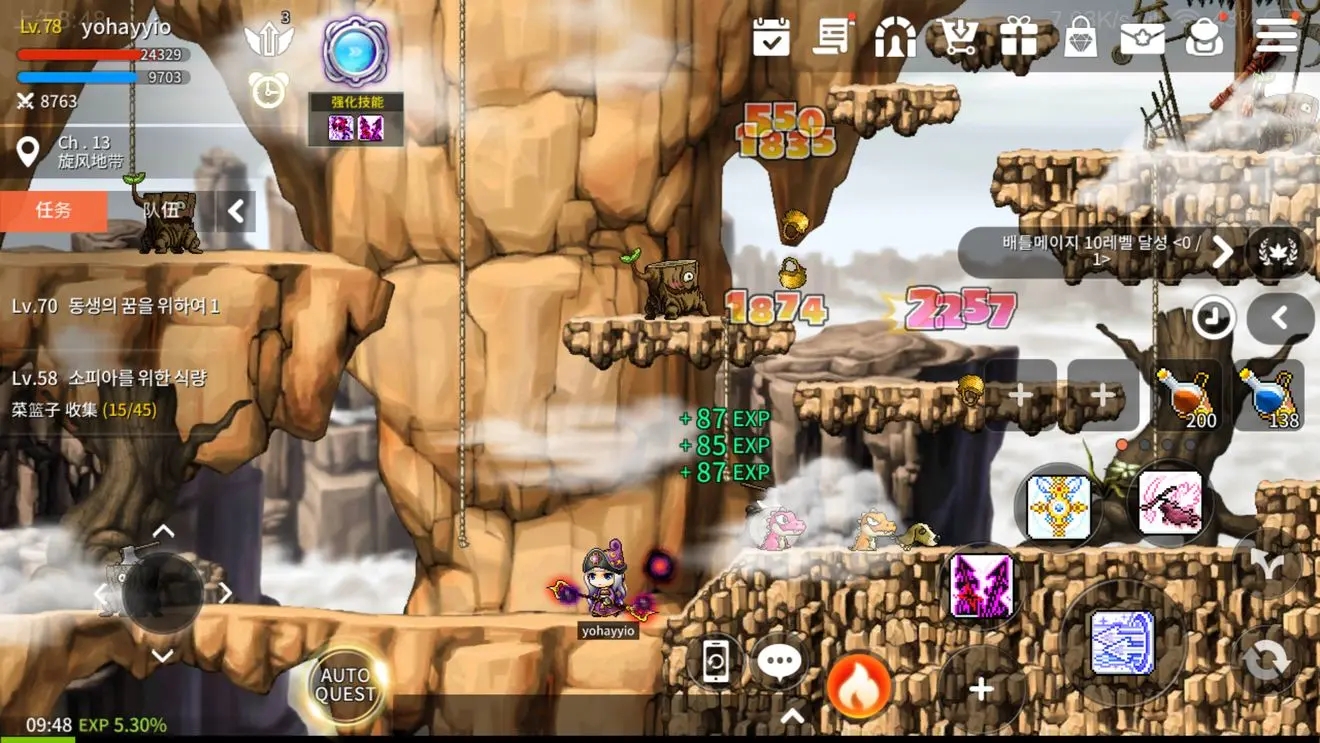Open the mail envelope icon

coord(1142,38)
